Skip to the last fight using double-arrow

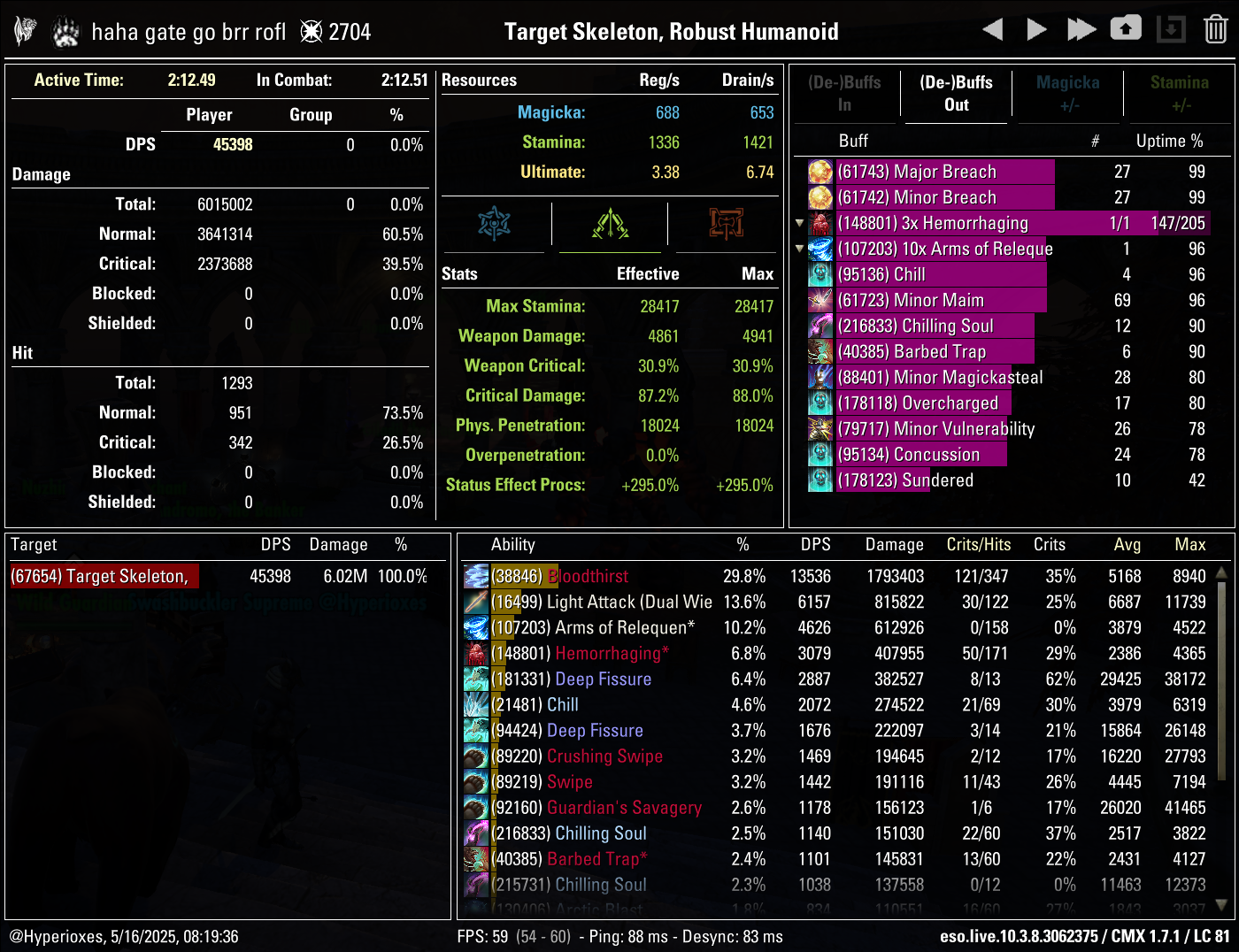[x=1081, y=28]
